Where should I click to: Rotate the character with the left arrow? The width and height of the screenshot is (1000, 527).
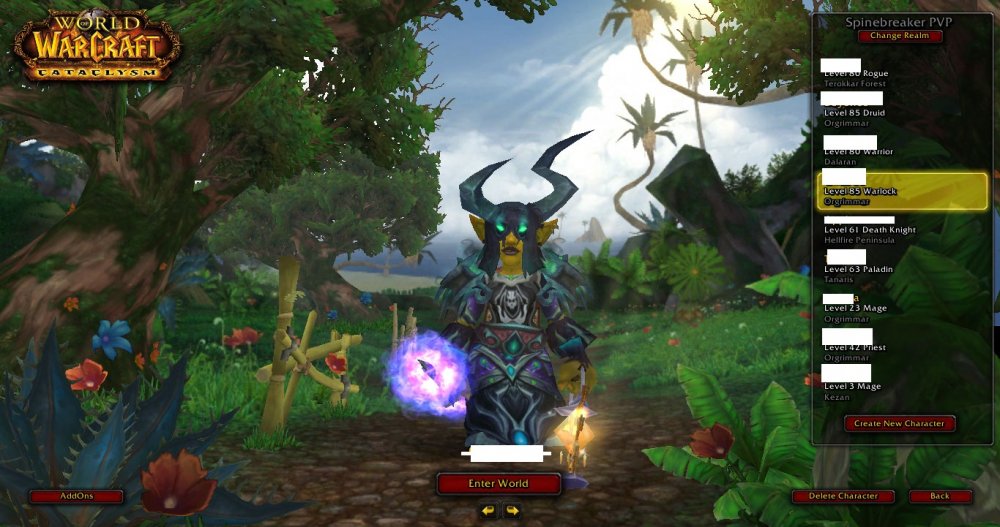487,511
